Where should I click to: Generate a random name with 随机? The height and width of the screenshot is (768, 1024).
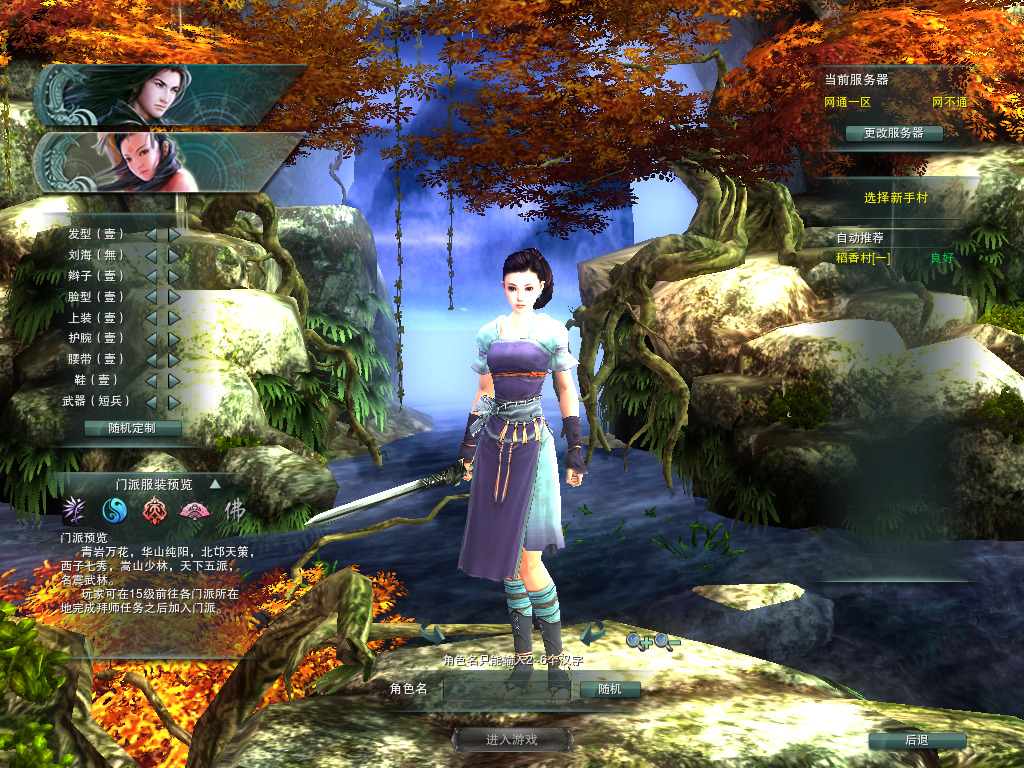pyautogui.click(x=609, y=689)
